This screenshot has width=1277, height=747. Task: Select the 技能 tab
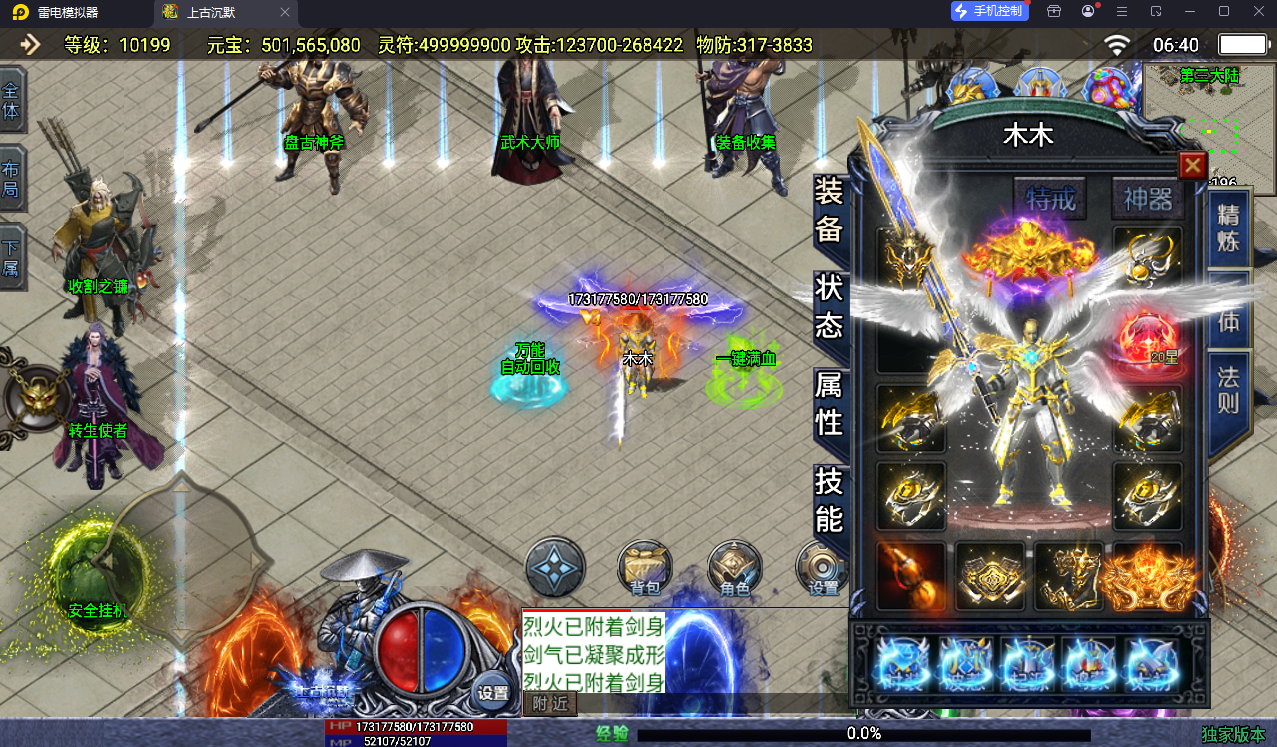tap(829, 500)
